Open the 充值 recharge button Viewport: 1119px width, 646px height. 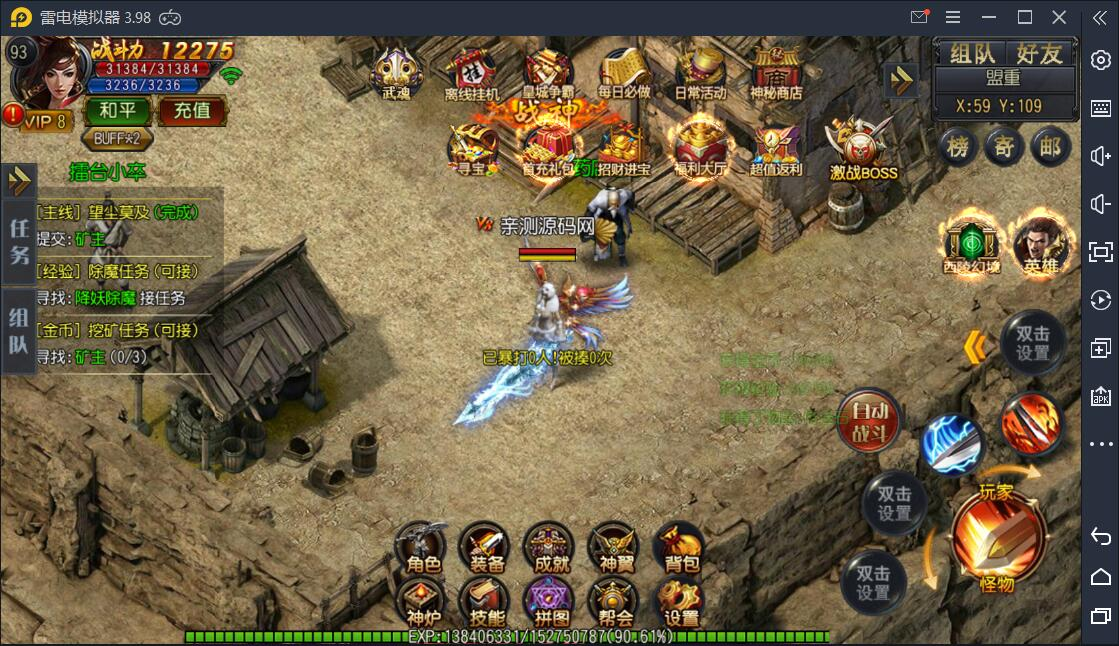tap(192, 110)
